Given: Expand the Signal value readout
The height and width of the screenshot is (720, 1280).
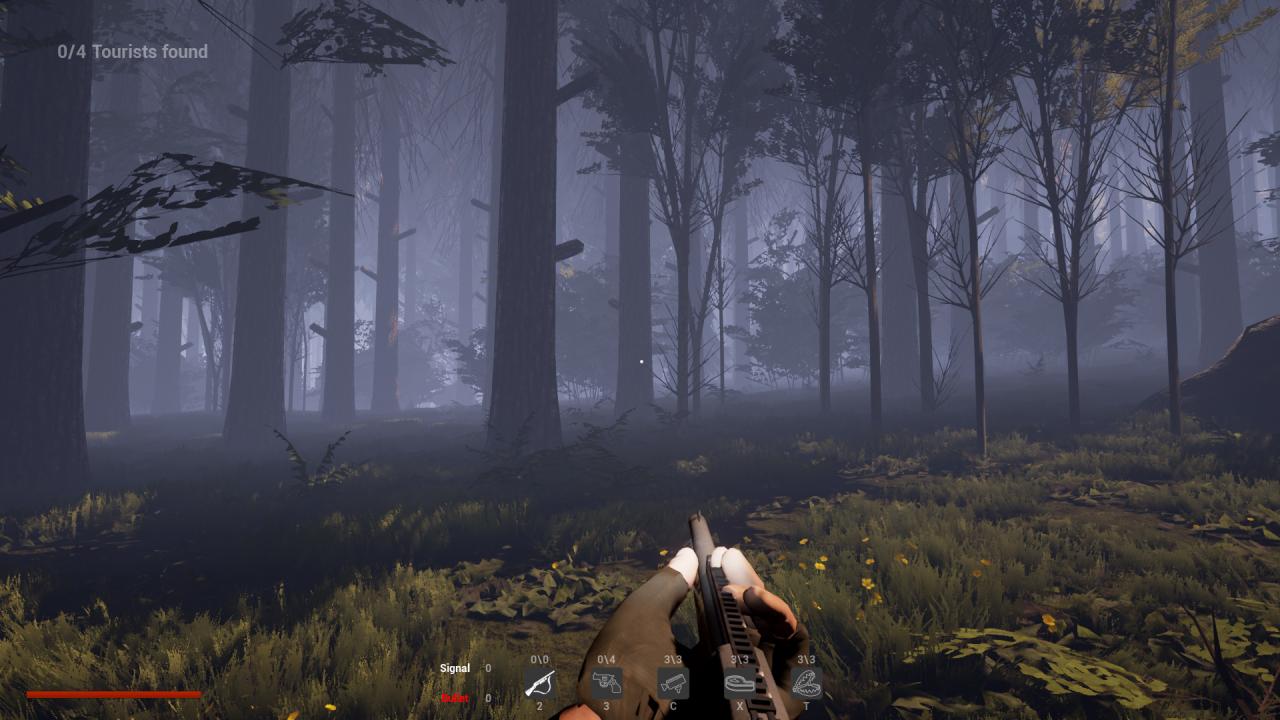Looking at the screenshot, I should [487, 668].
